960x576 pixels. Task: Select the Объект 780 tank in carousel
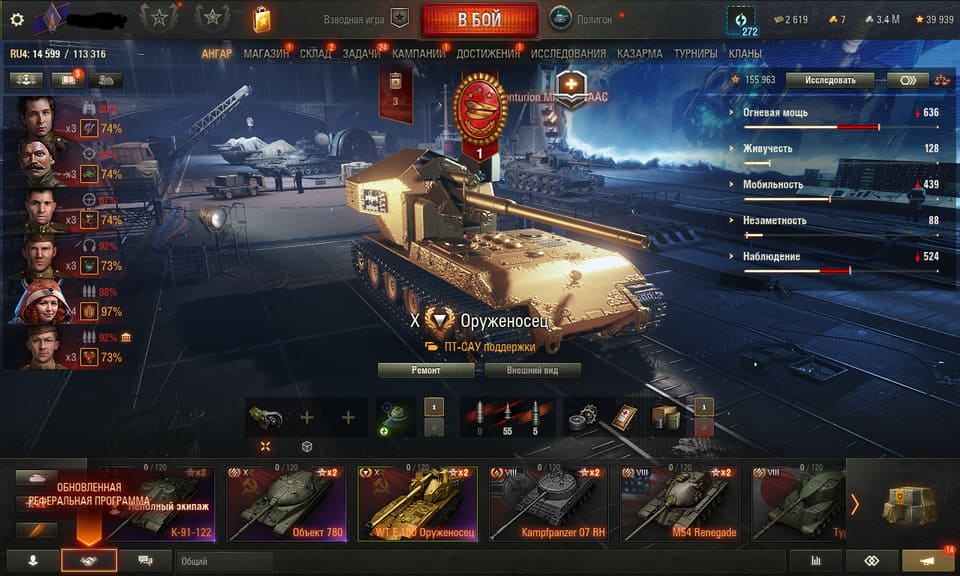pyautogui.click(x=286, y=503)
